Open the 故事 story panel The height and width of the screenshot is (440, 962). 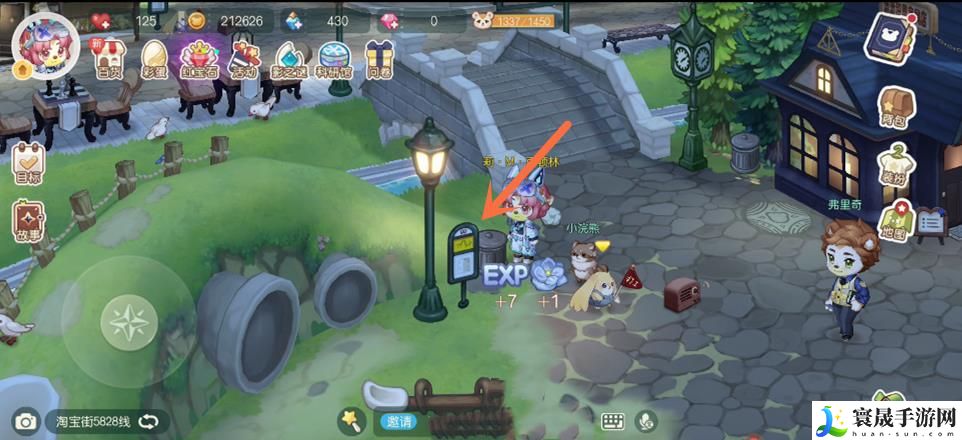coord(28,222)
